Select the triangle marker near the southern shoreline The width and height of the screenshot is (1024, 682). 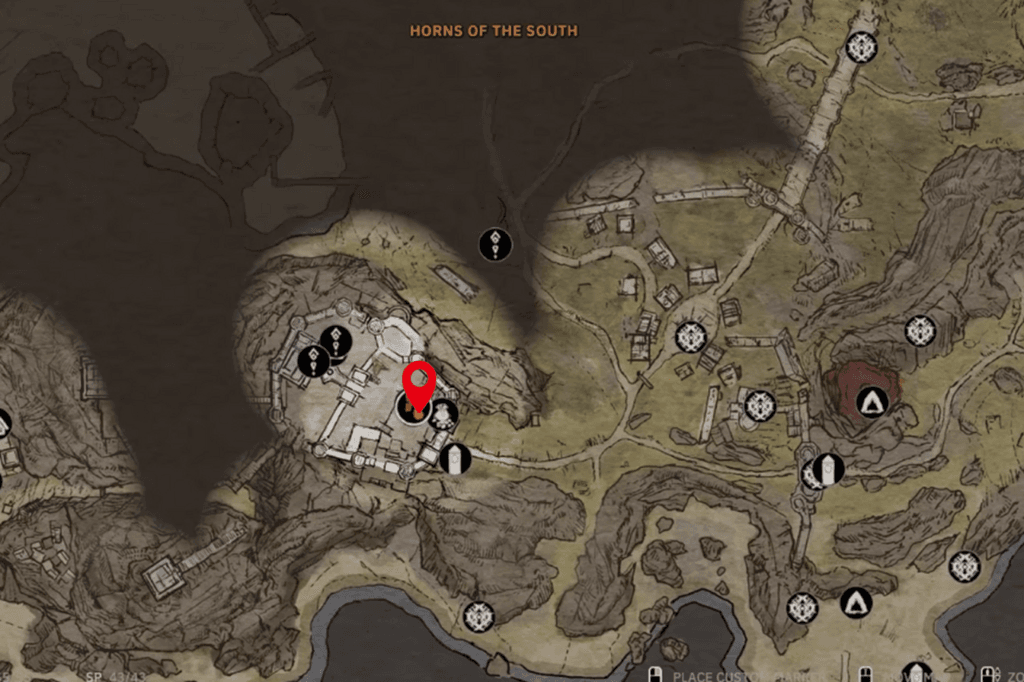click(x=856, y=602)
